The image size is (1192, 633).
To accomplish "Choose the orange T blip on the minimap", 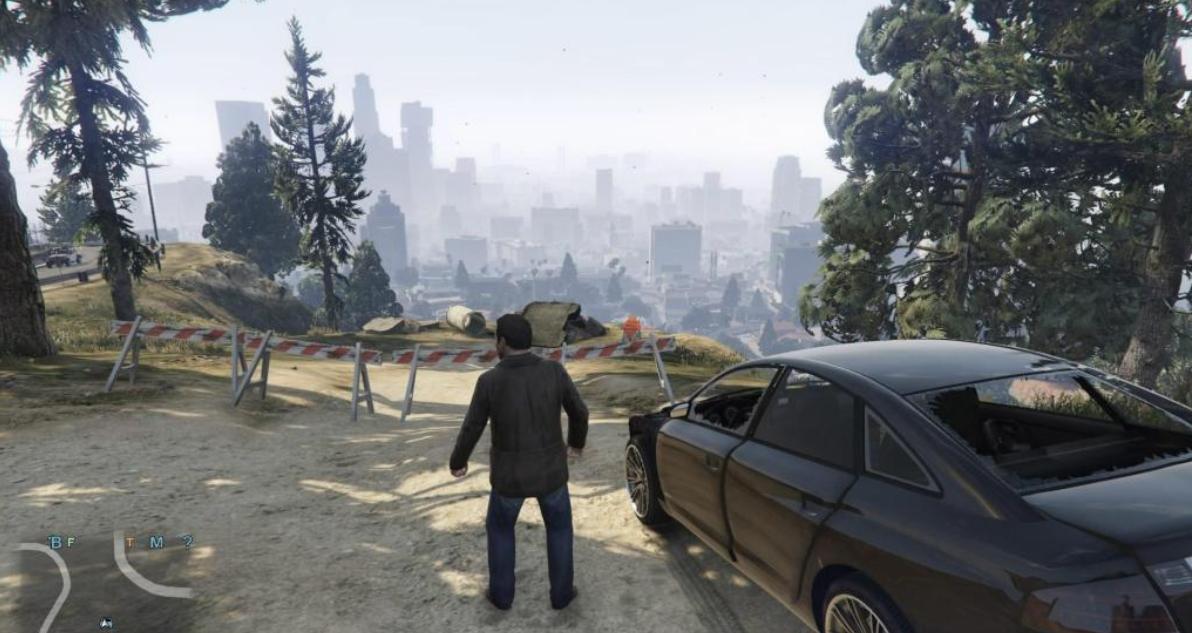I will pos(129,543).
